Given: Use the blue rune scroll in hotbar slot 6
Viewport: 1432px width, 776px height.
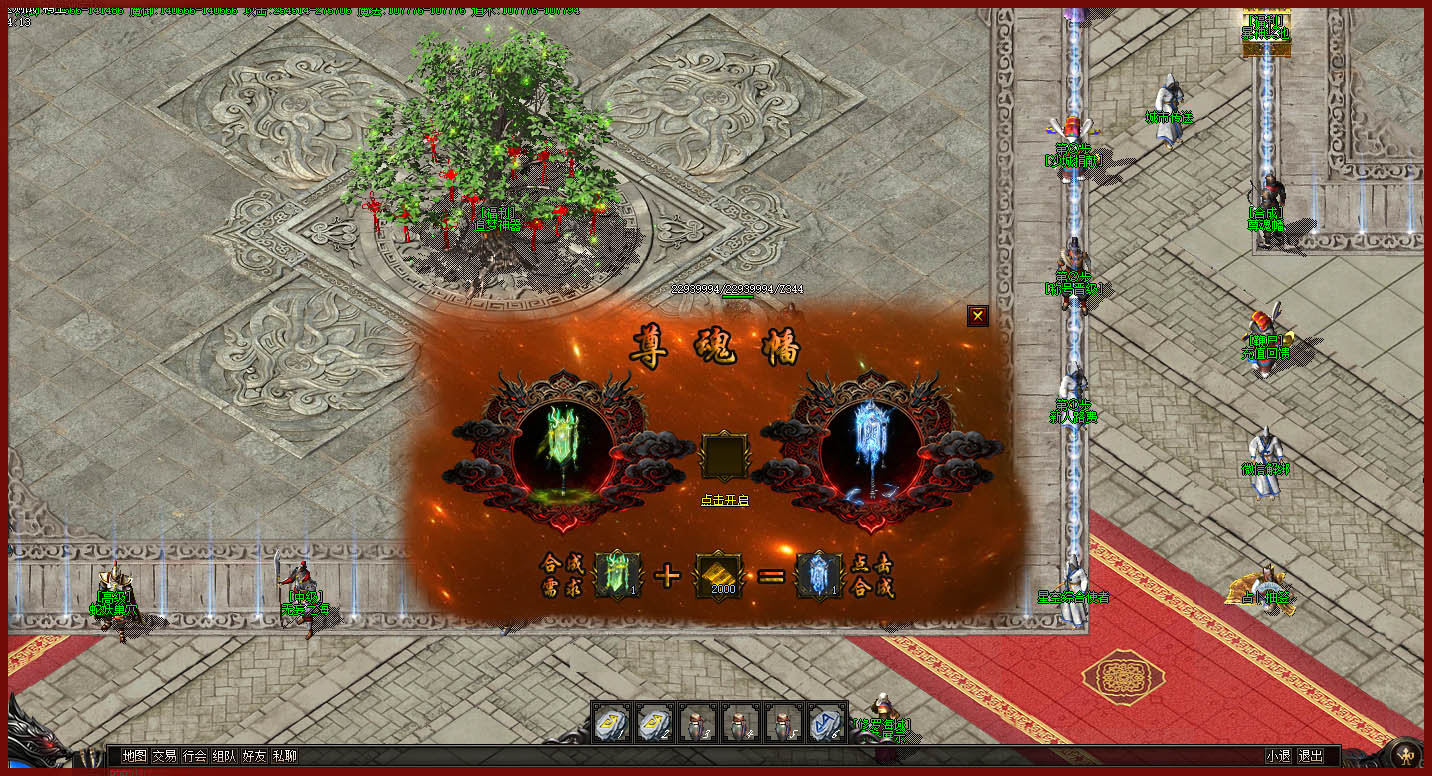Looking at the screenshot, I should click(x=826, y=721).
